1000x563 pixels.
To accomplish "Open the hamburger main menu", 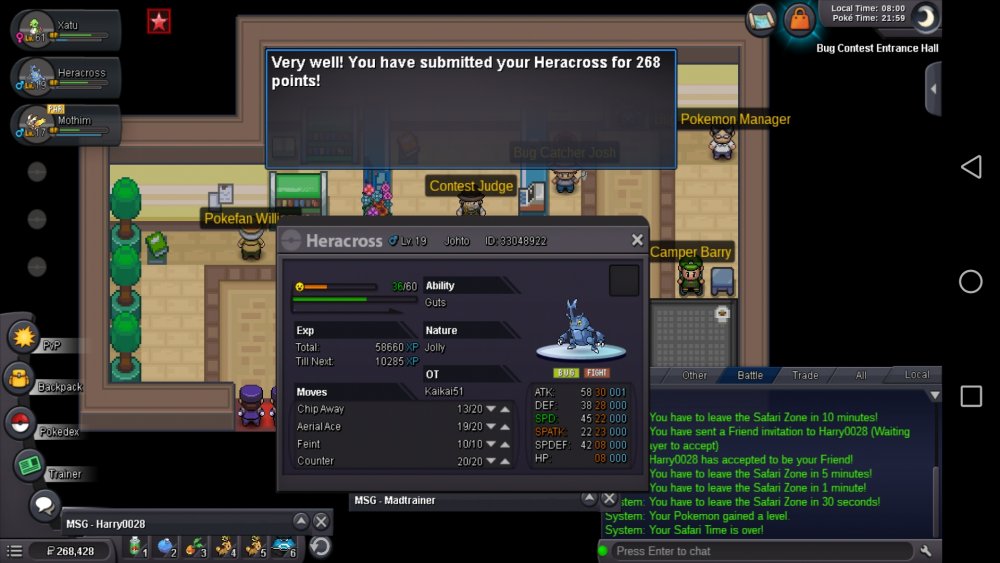I will tap(14, 551).
